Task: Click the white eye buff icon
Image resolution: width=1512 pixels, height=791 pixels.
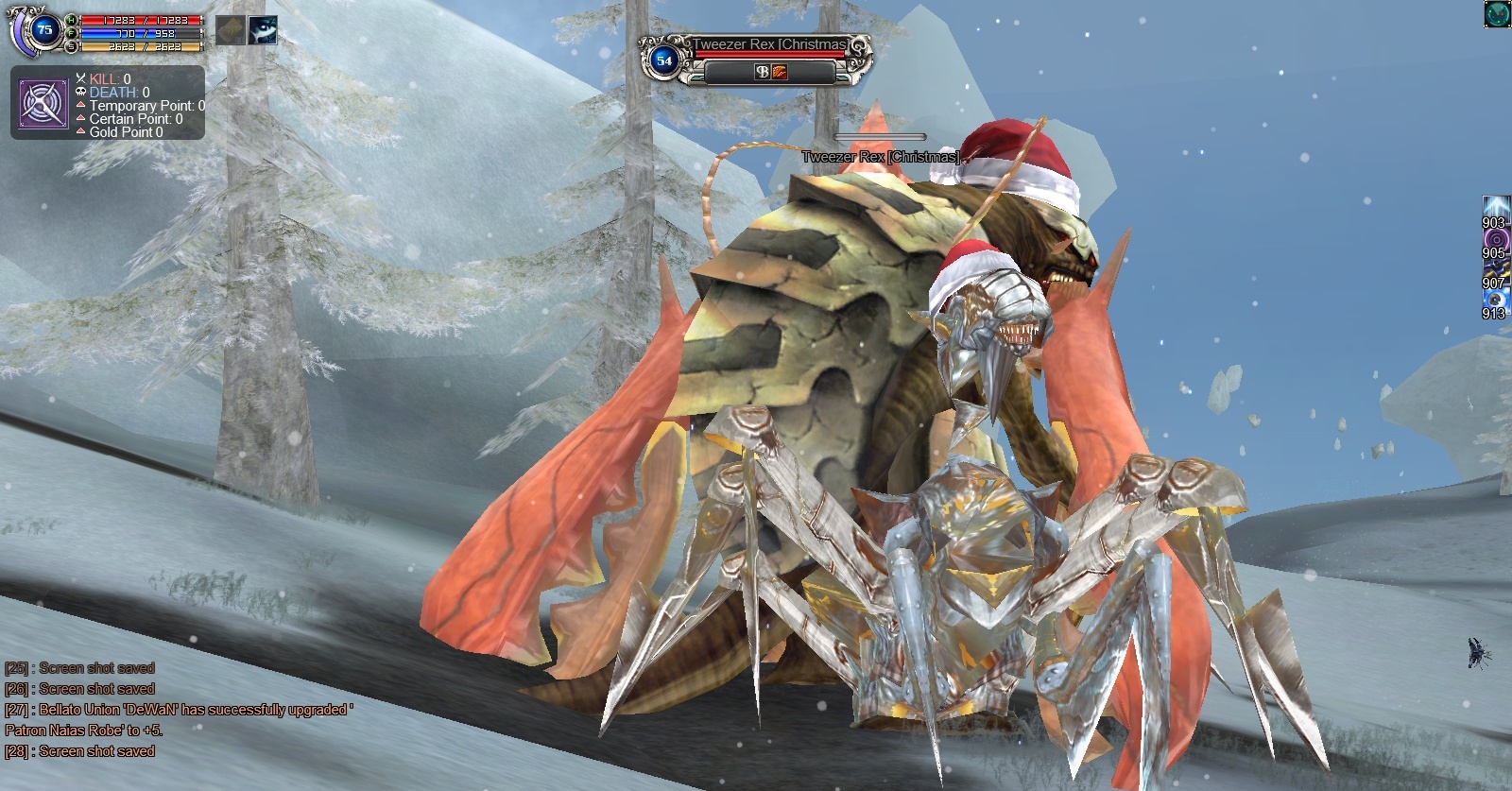Action: coord(263,30)
